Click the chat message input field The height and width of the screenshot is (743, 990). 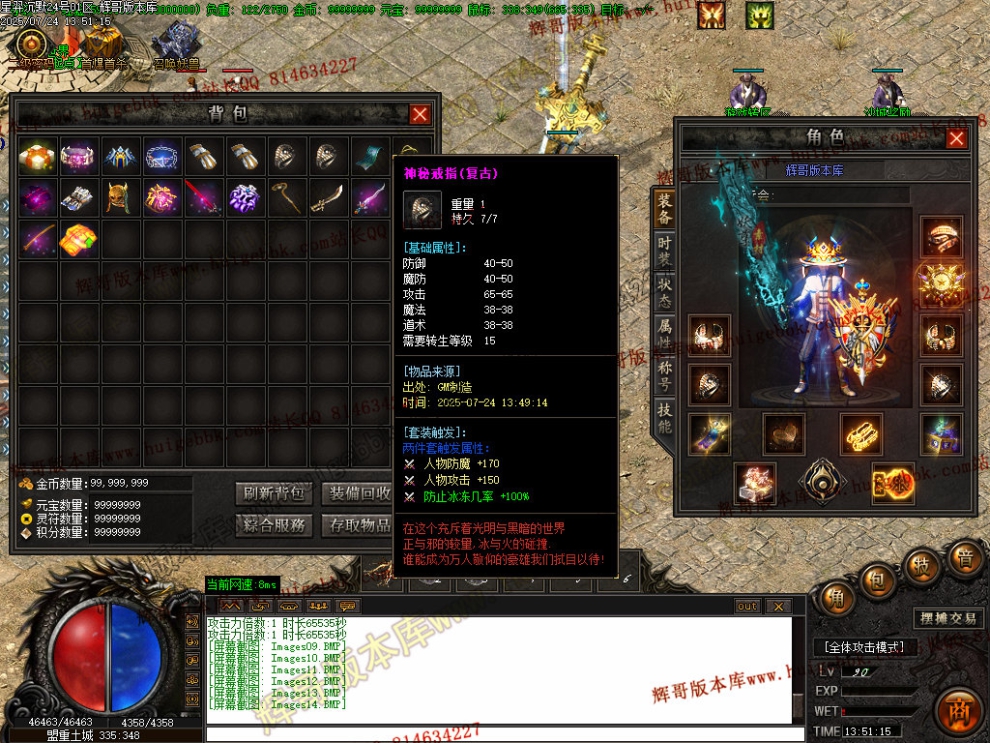(x=500, y=734)
